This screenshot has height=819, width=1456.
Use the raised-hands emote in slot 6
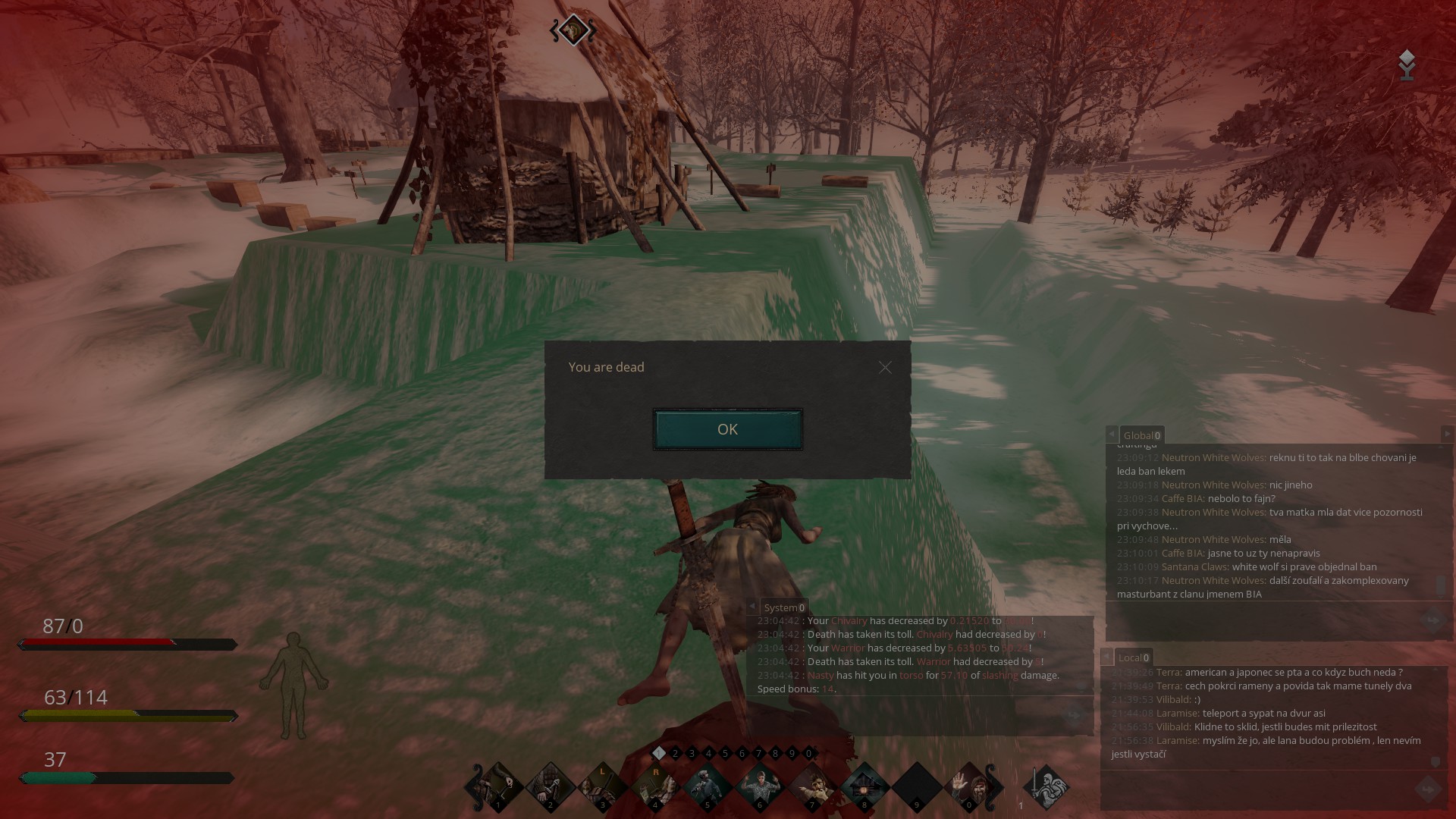(x=759, y=787)
